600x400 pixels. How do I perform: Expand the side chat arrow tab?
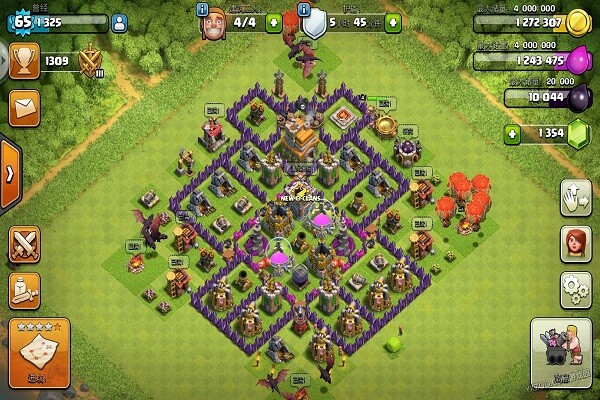[9, 173]
